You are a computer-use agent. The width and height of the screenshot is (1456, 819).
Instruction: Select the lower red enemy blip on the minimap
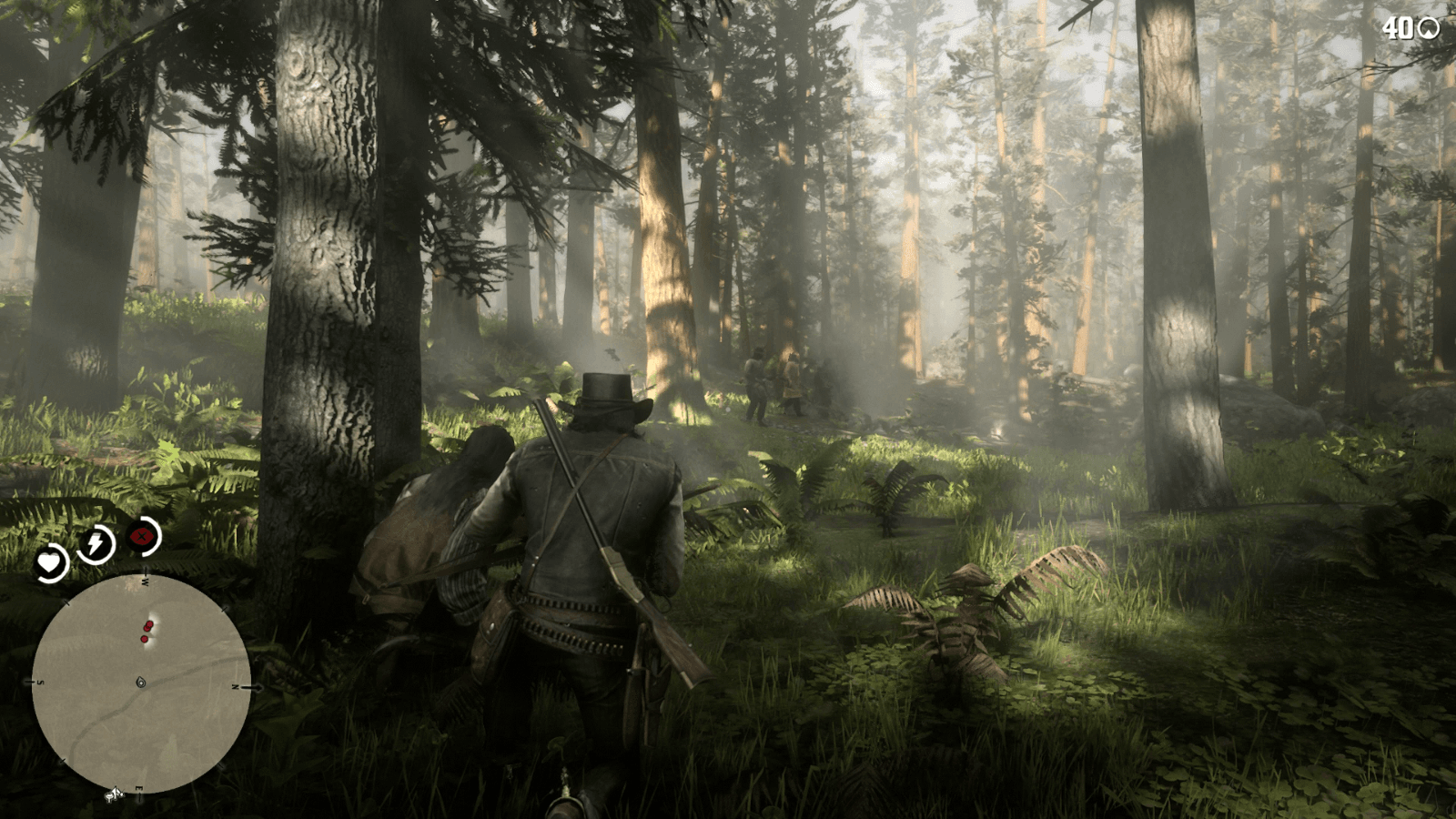click(143, 639)
